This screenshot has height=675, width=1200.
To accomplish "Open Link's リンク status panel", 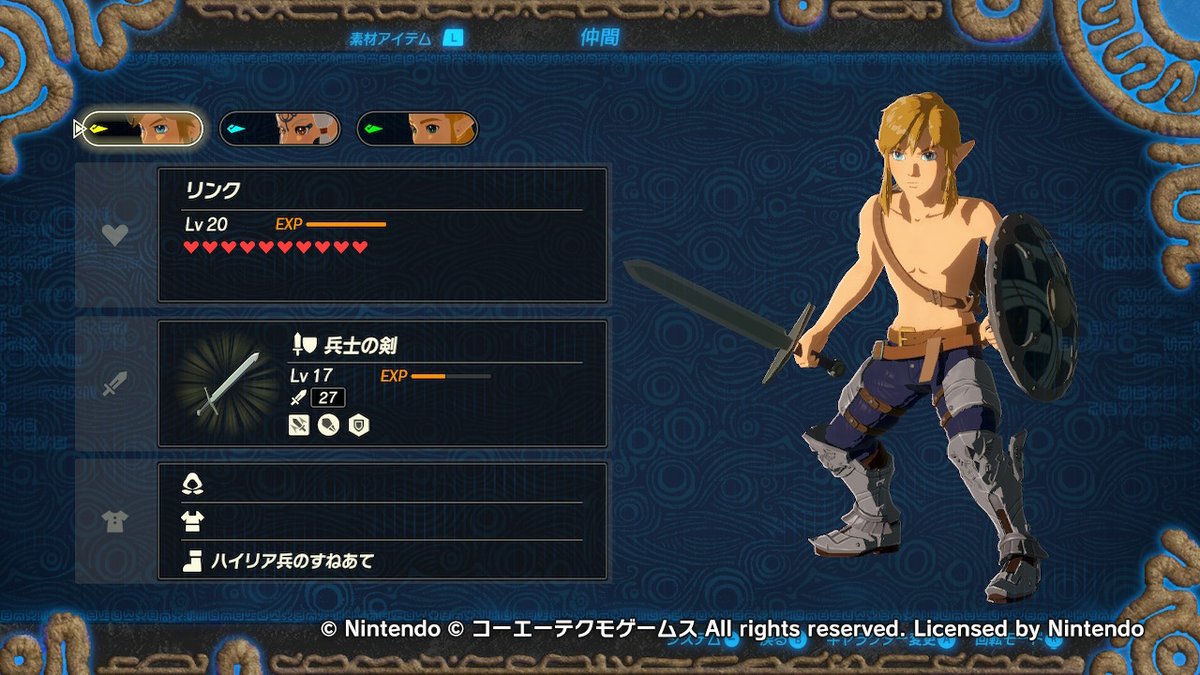I will coord(382,235).
